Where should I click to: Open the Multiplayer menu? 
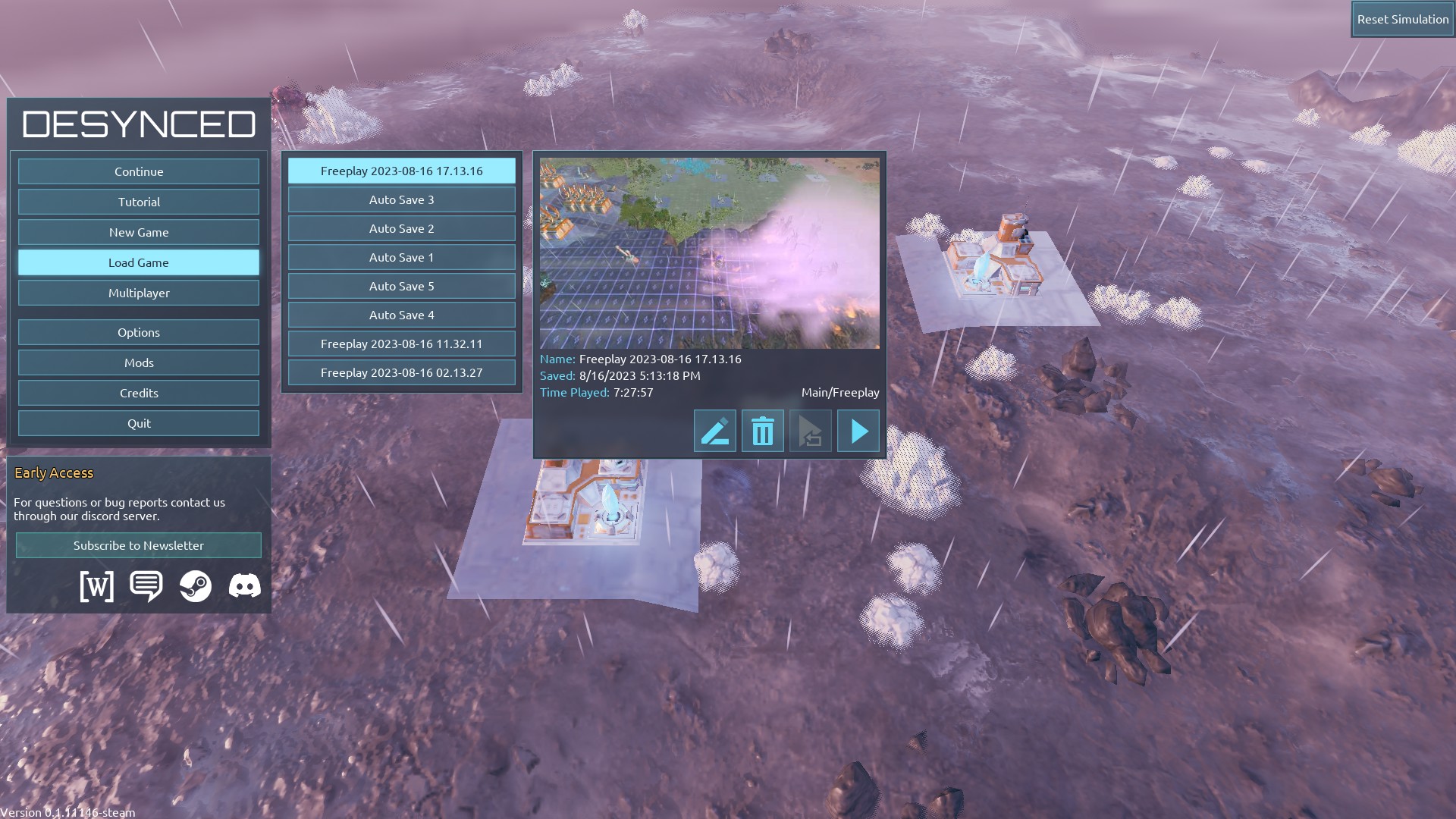(139, 293)
